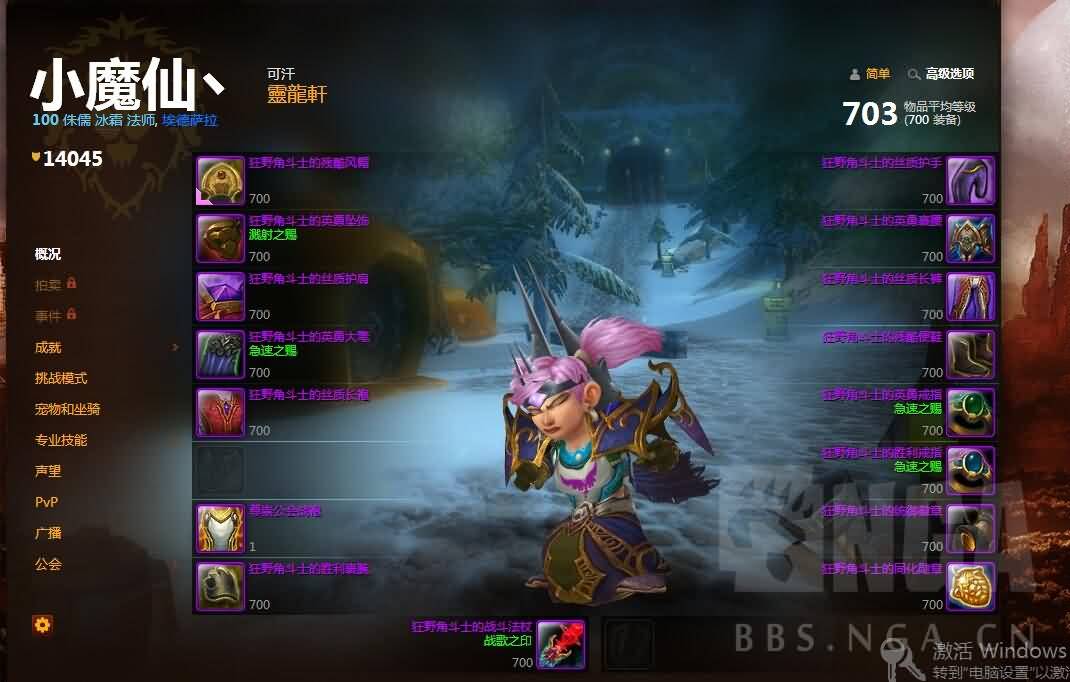Click the 埃德萨拉 realm link
Screen dimensions: 1070x682
[190, 120]
